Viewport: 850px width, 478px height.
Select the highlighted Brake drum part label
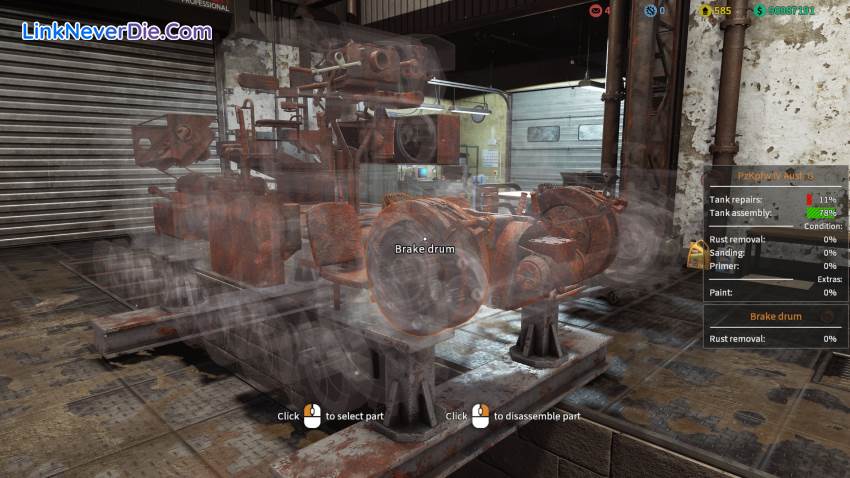click(x=424, y=249)
